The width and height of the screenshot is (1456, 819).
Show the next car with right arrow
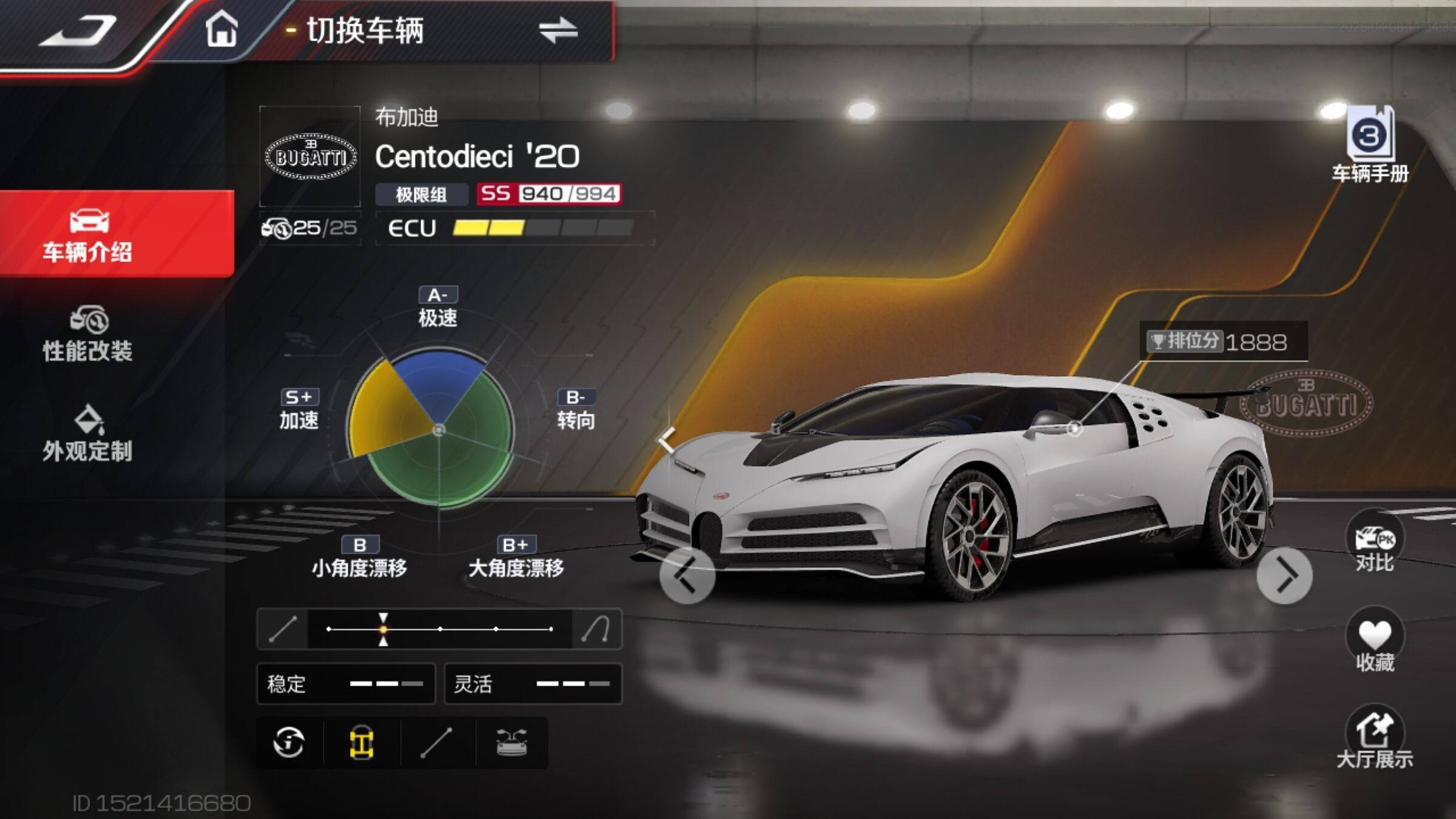(1284, 575)
